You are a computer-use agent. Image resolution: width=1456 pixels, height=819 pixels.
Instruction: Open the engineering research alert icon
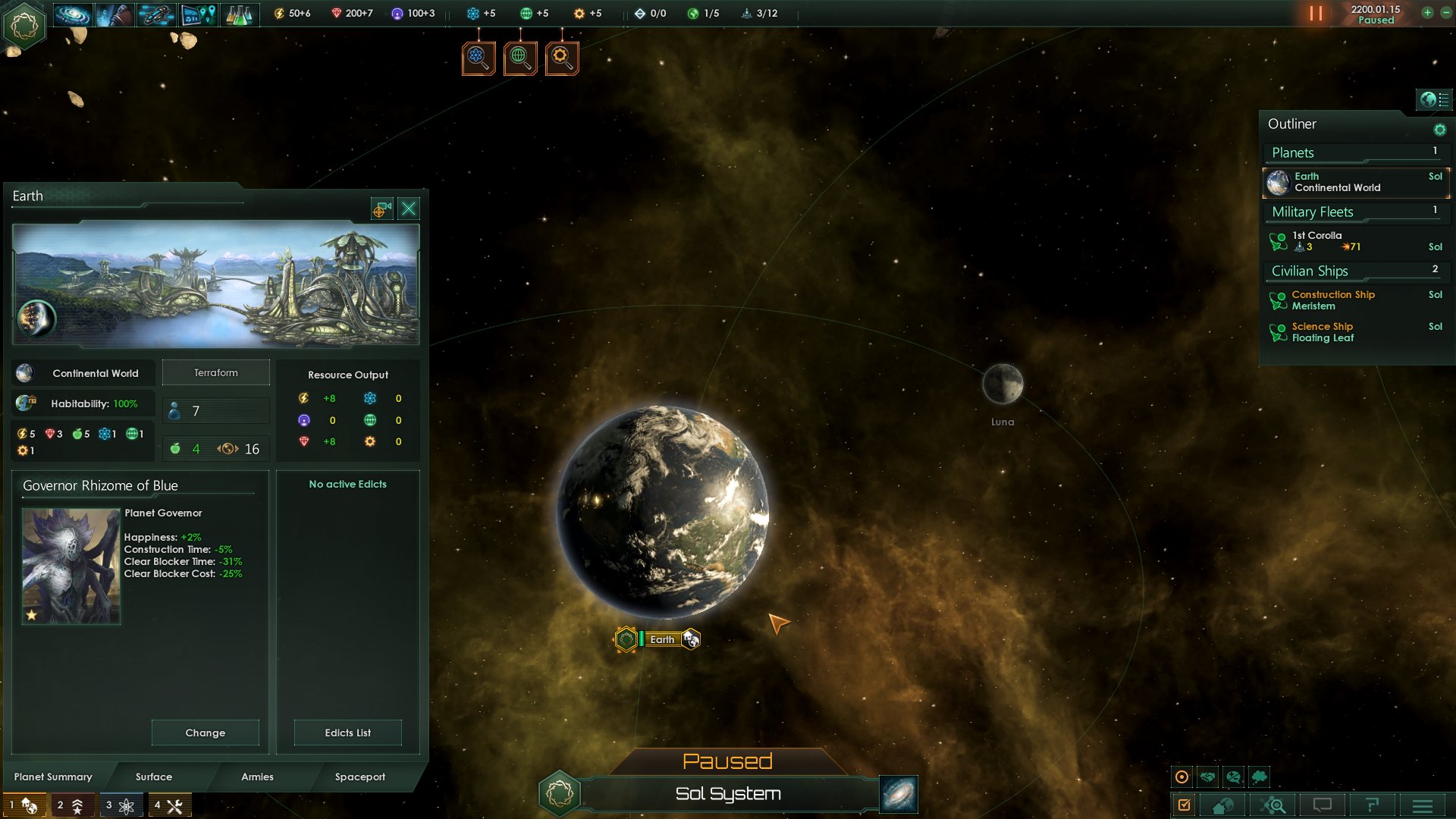tap(562, 58)
